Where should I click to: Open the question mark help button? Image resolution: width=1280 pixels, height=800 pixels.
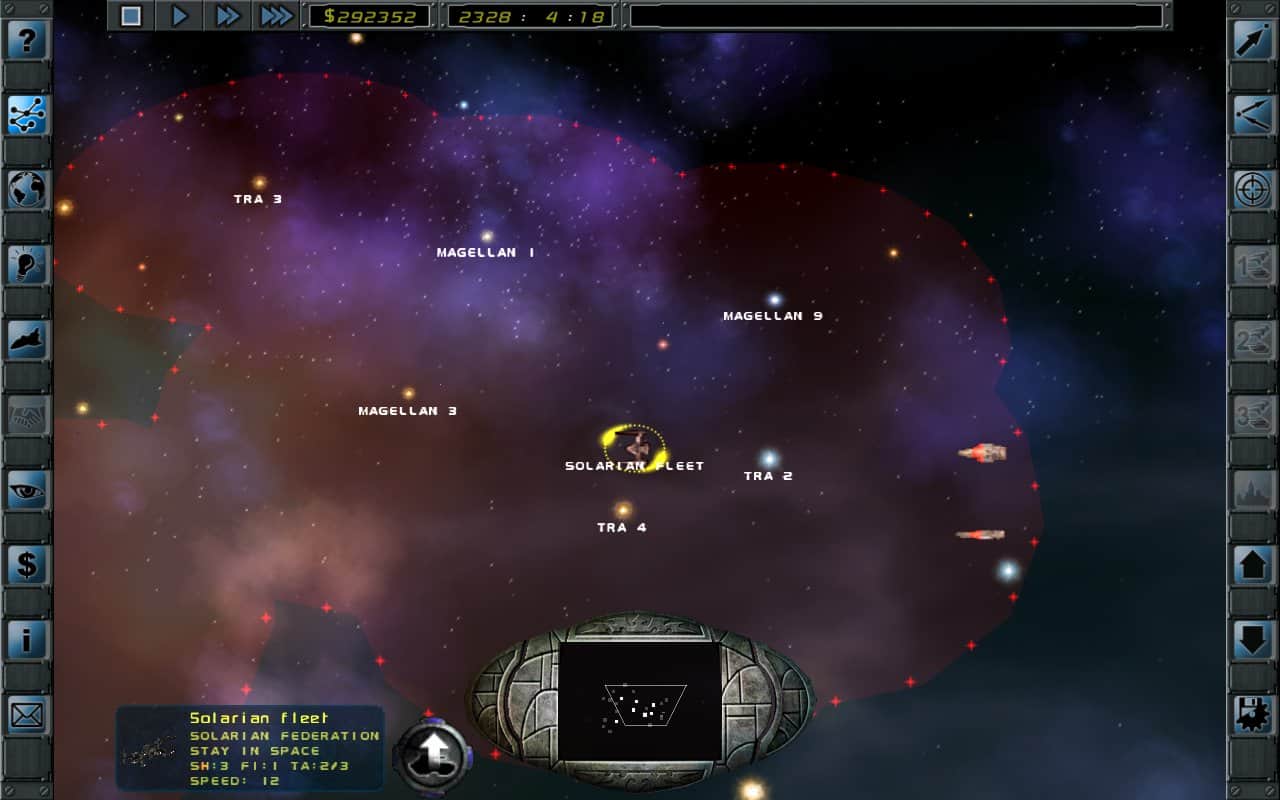point(28,40)
